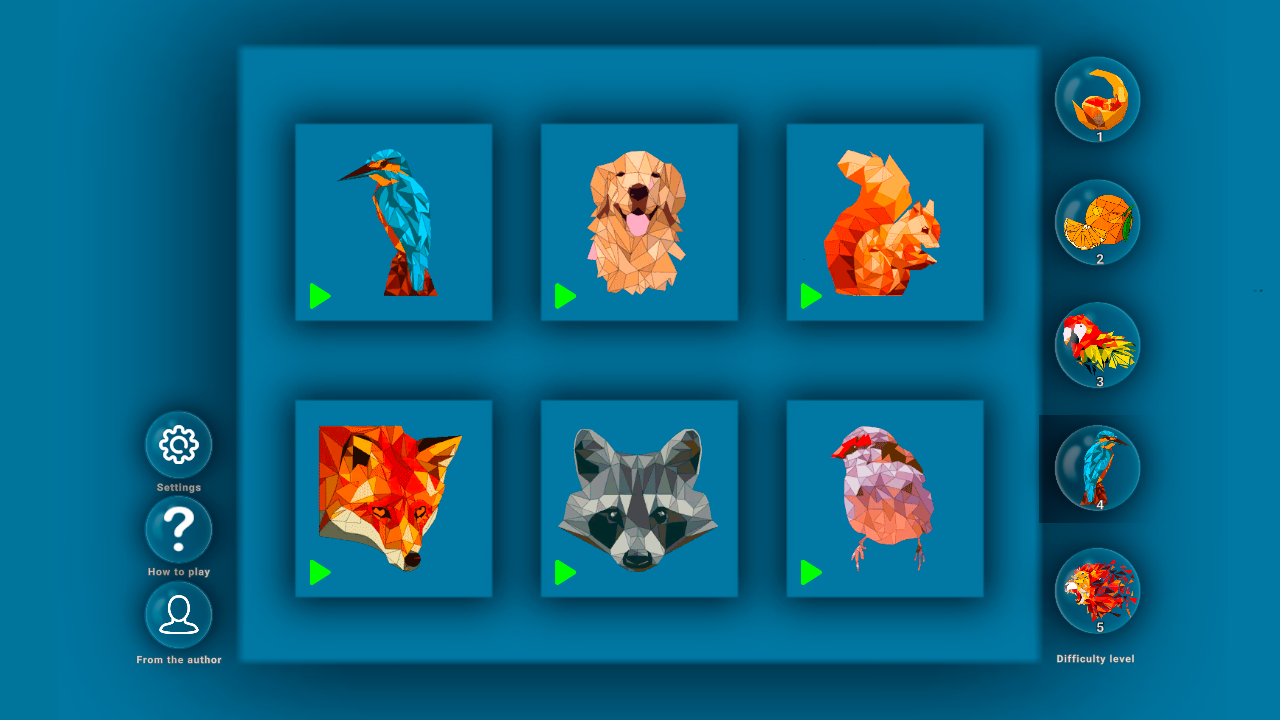Click the Settings label text
Viewport: 1280px width, 720px height.
(178, 487)
